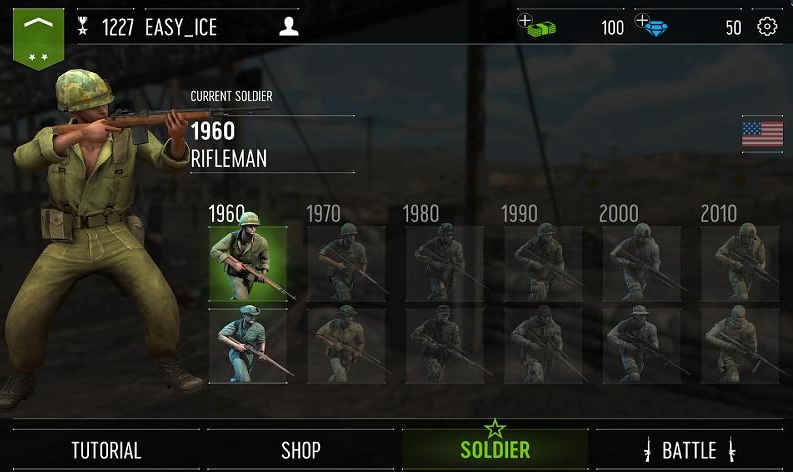793x472 pixels.
Task: Add more blue gems with plus icon
Action: pos(642,22)
